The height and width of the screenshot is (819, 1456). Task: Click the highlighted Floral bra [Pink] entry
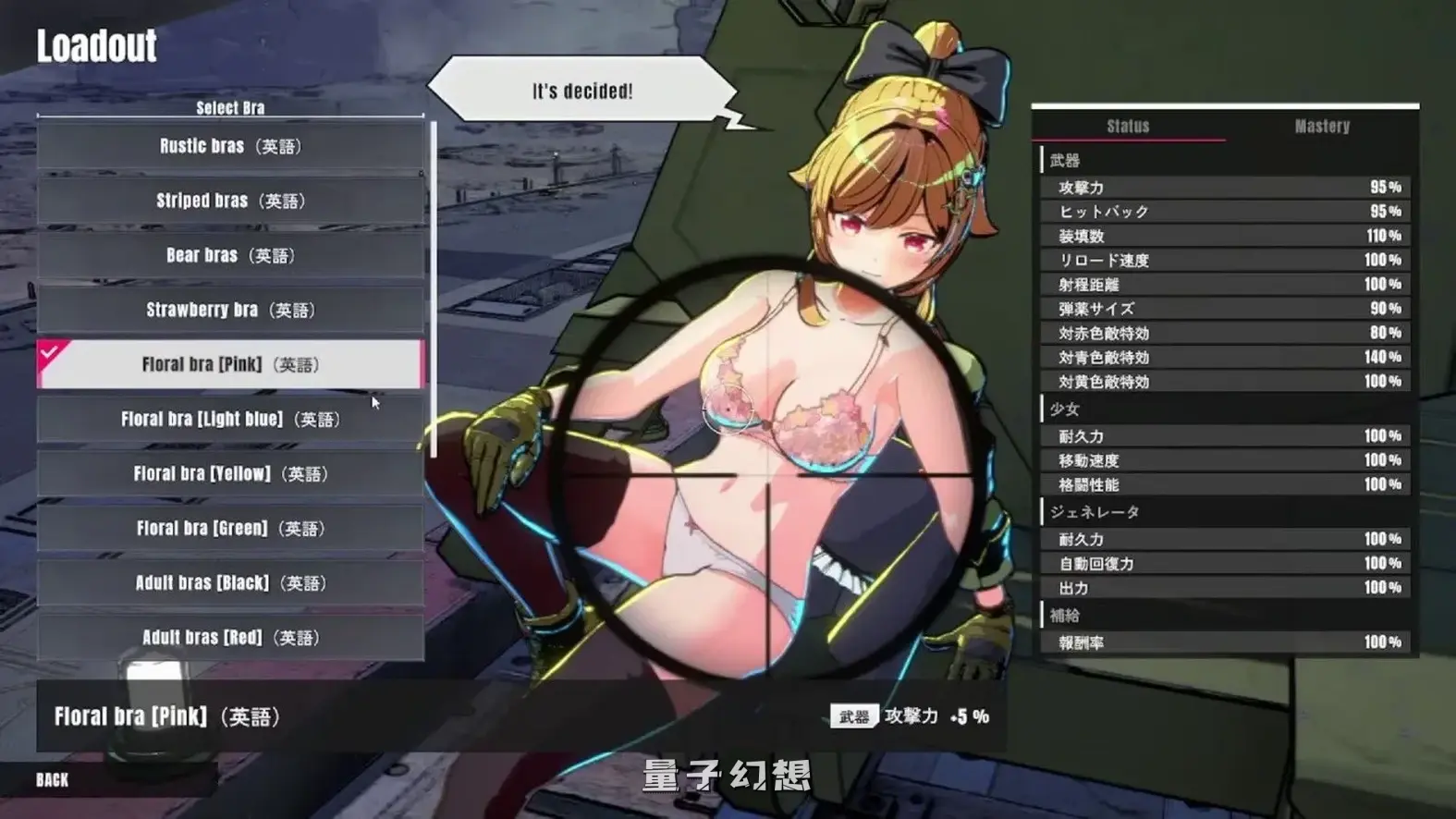click(228, 364)
